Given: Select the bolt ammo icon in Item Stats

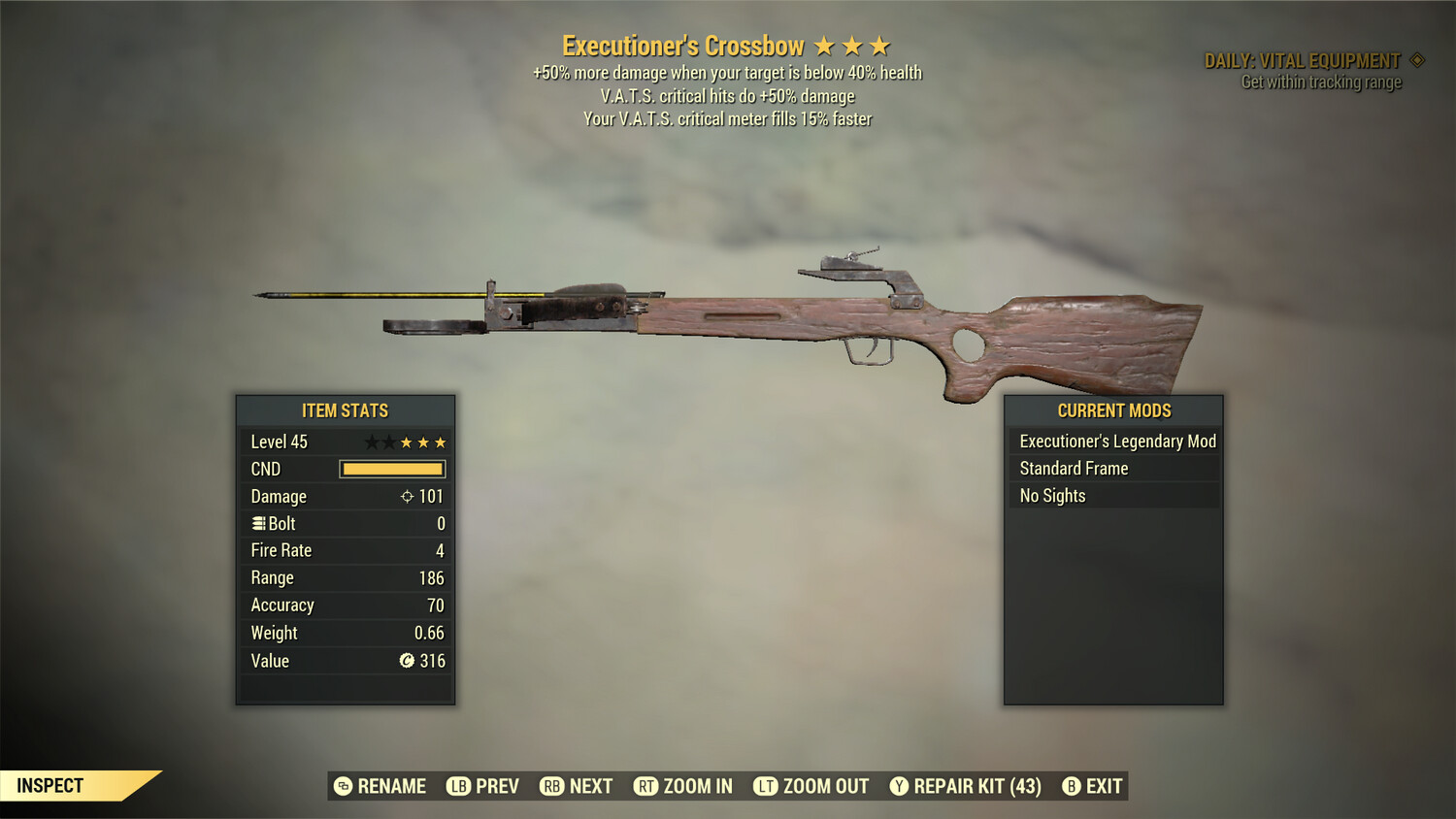Looking at the screenshot, I should 258,523.
